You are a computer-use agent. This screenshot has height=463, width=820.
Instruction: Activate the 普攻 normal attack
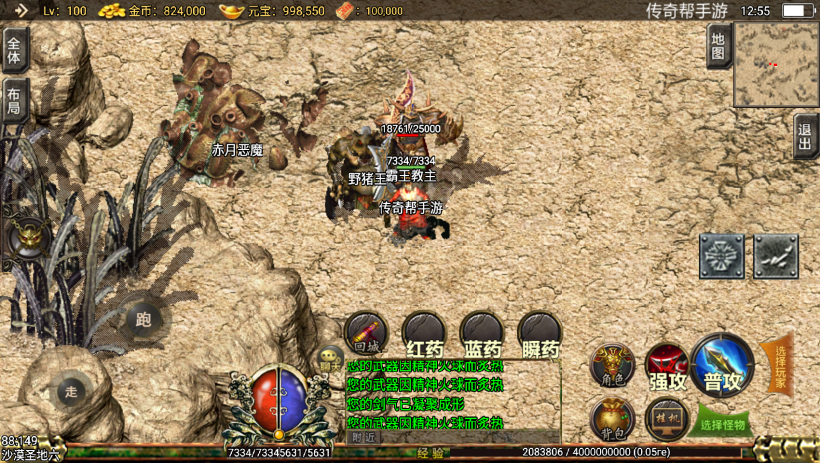tap(722, 365)
